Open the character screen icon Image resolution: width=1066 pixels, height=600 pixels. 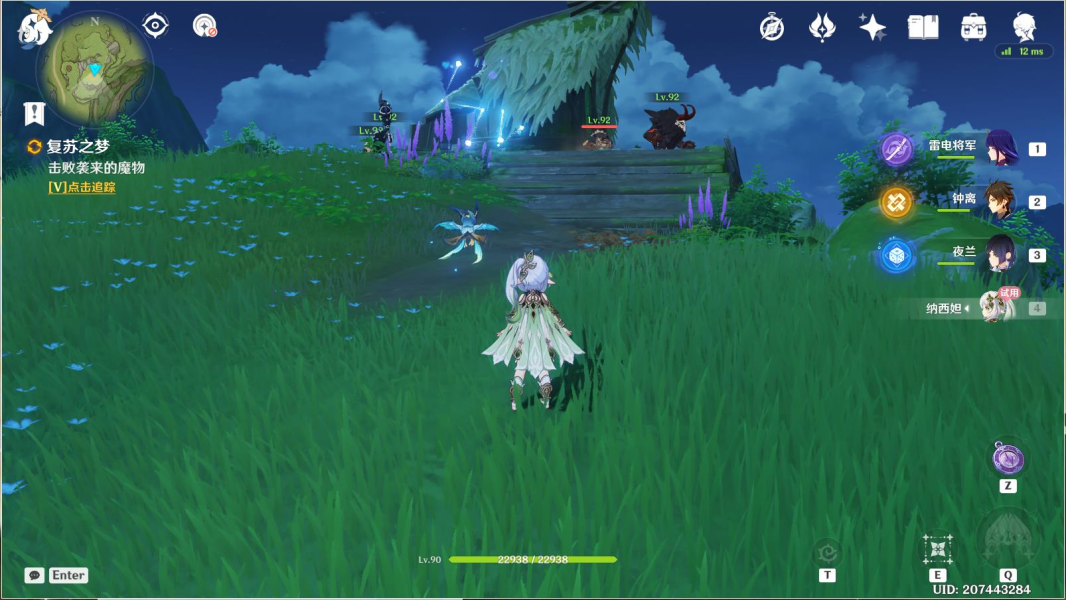[1025, 26]
